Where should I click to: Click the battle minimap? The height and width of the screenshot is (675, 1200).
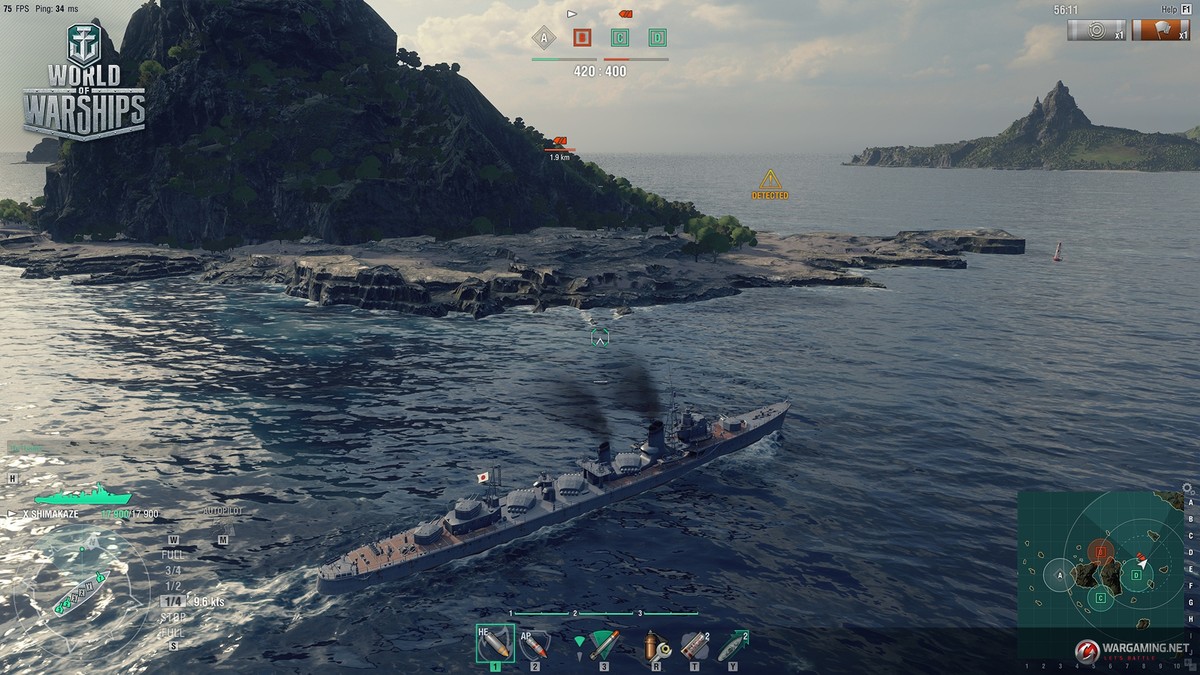[1098, 573]
